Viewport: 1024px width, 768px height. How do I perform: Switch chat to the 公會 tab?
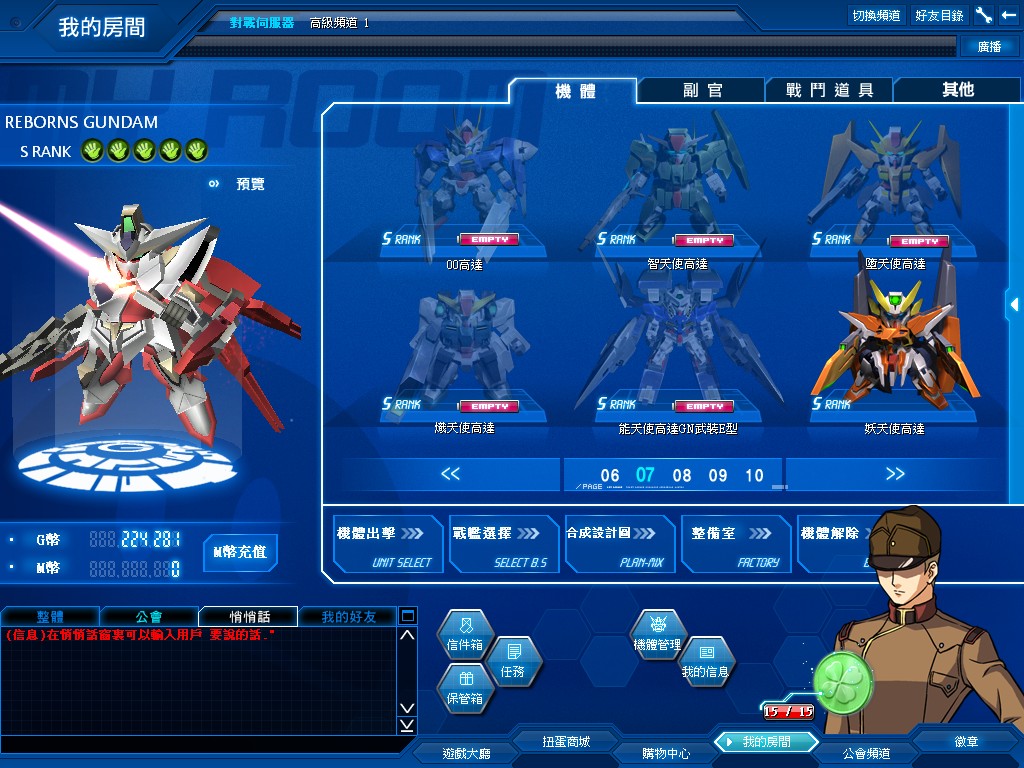[149, 617]
